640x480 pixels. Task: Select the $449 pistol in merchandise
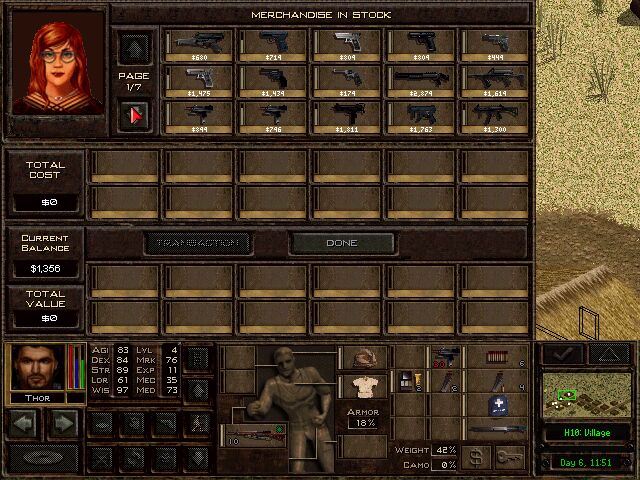(494, 45)
